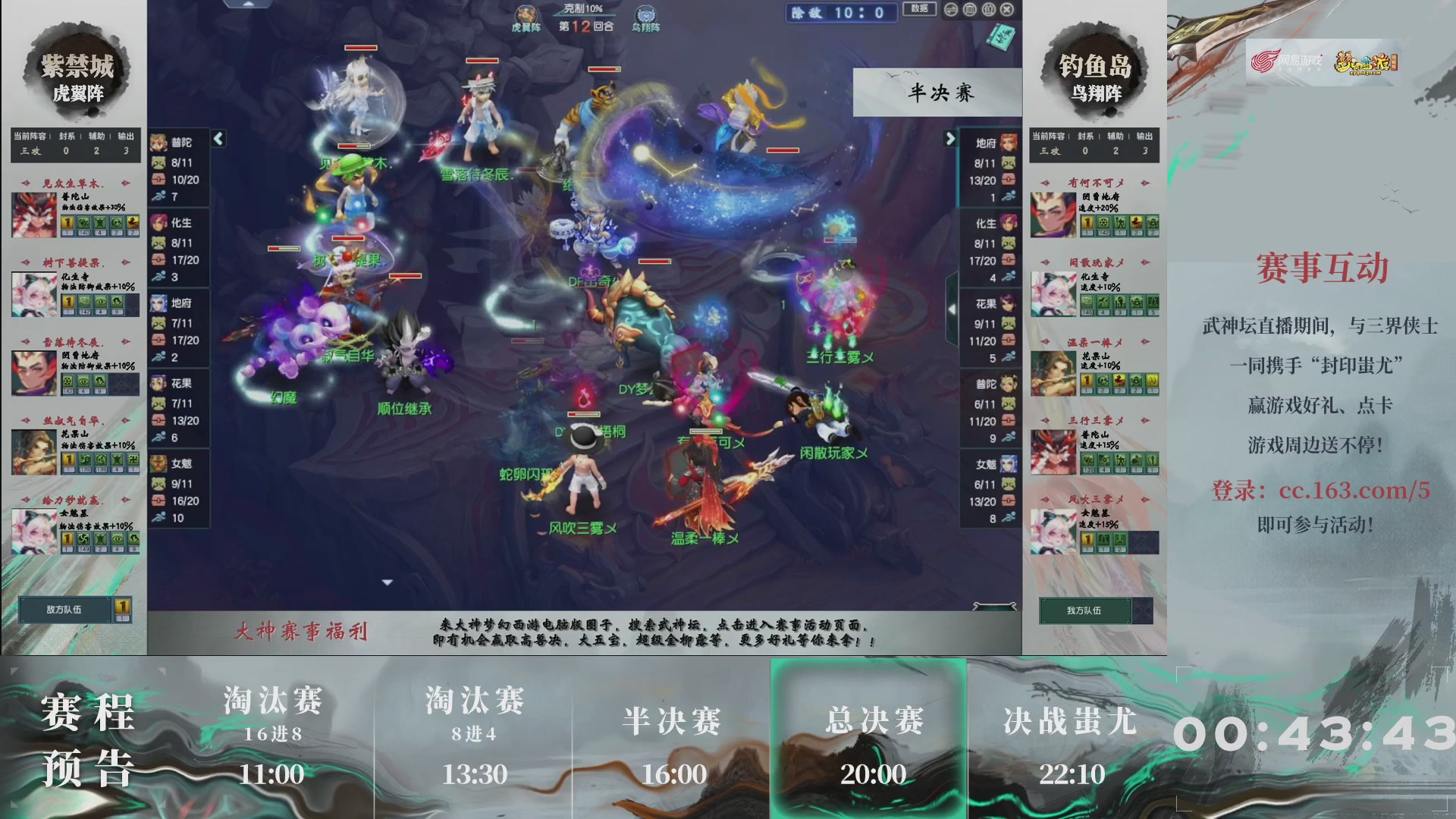1456x819 pixels.
Task: Collapse the right roster panel chevron
Action: pos(950,139)
